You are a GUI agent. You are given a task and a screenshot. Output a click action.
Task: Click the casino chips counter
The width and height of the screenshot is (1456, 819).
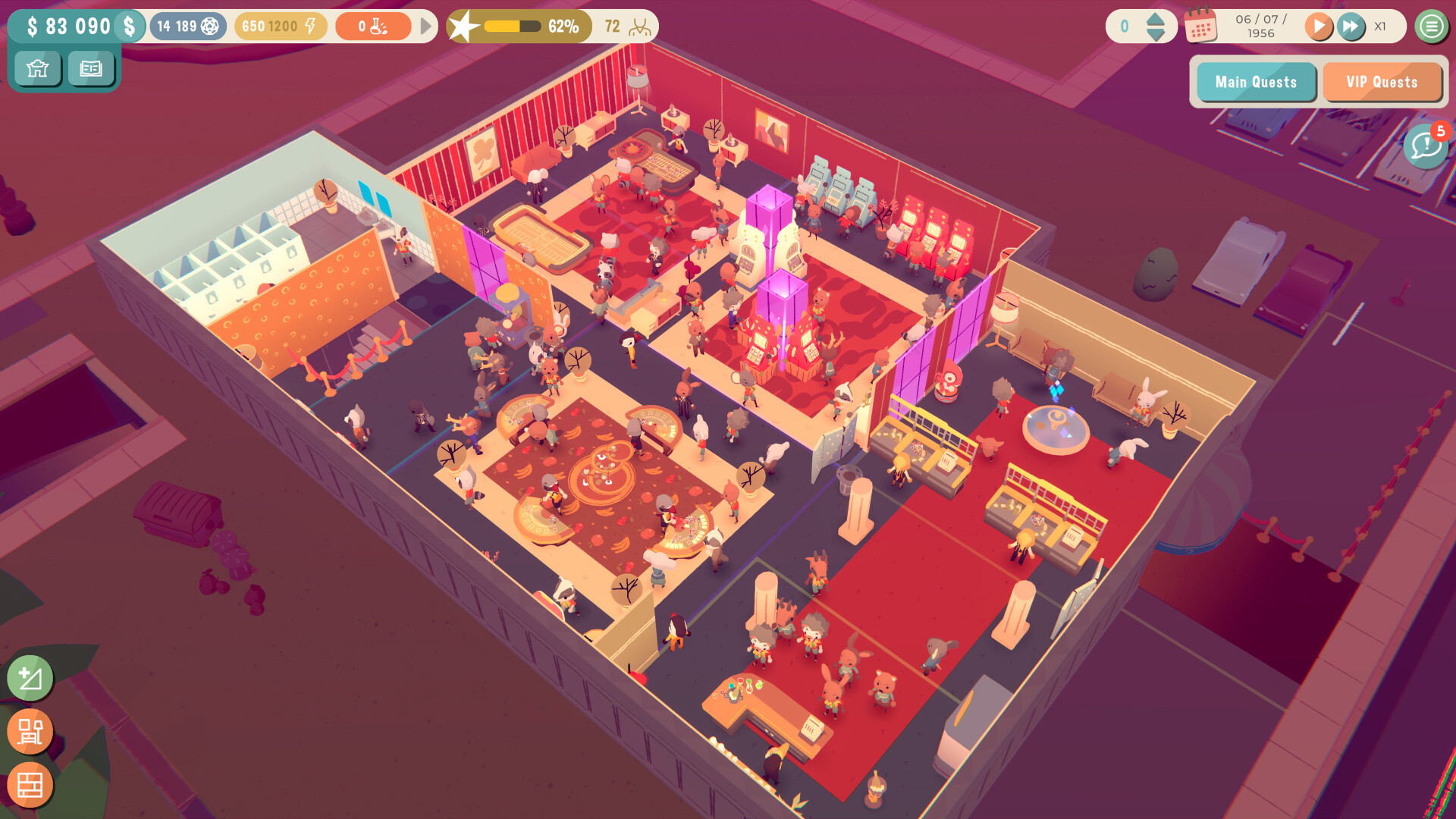(x=187, y=27)
